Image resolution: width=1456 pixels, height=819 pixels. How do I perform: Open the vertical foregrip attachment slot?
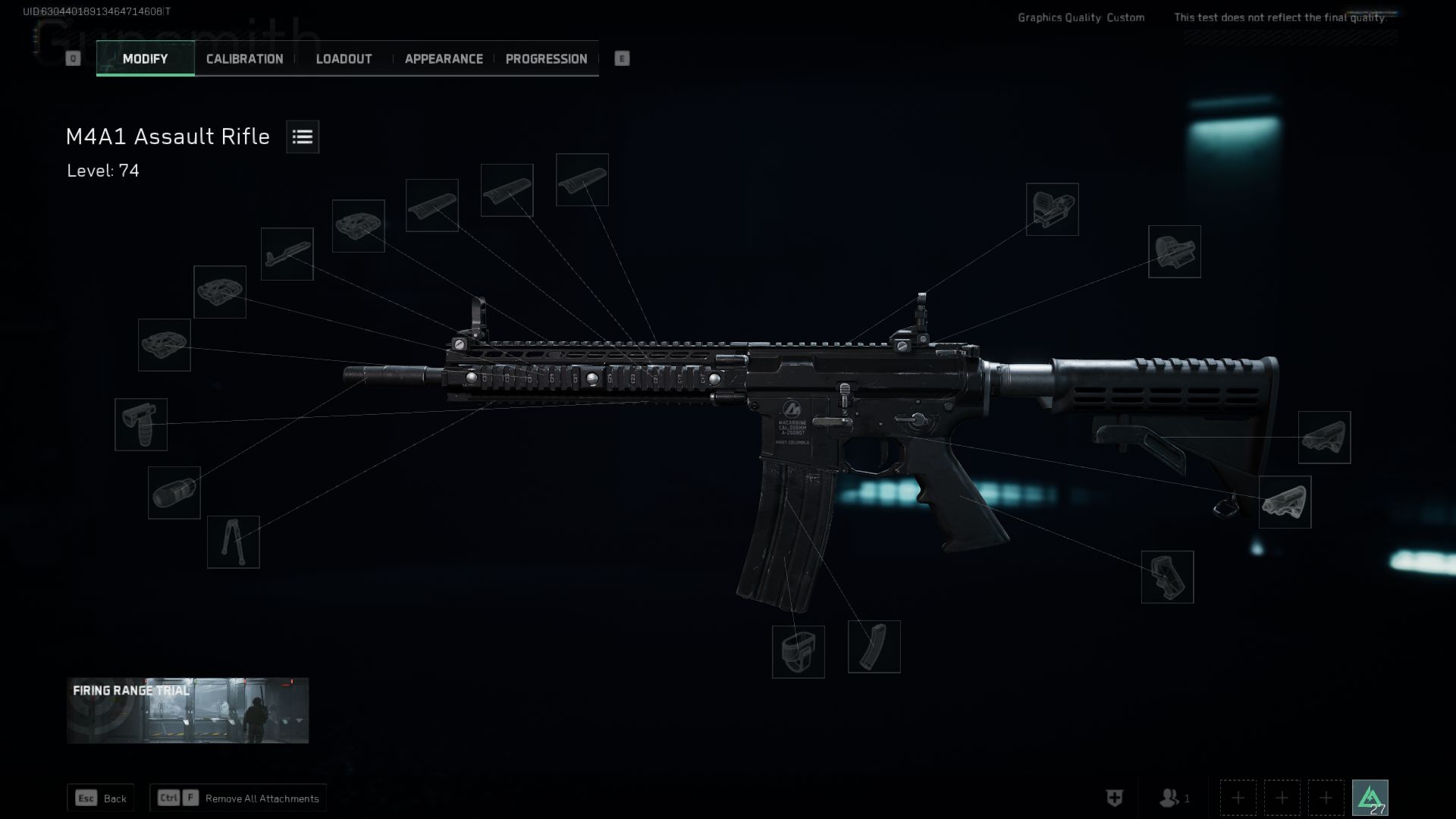point(141,425)
